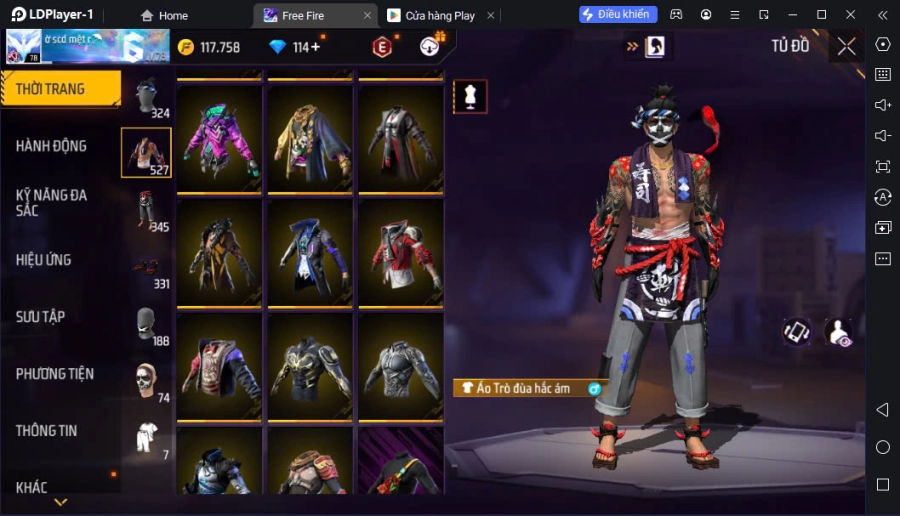Select the silver armored top
900x516 pixels.
point(400,366)
